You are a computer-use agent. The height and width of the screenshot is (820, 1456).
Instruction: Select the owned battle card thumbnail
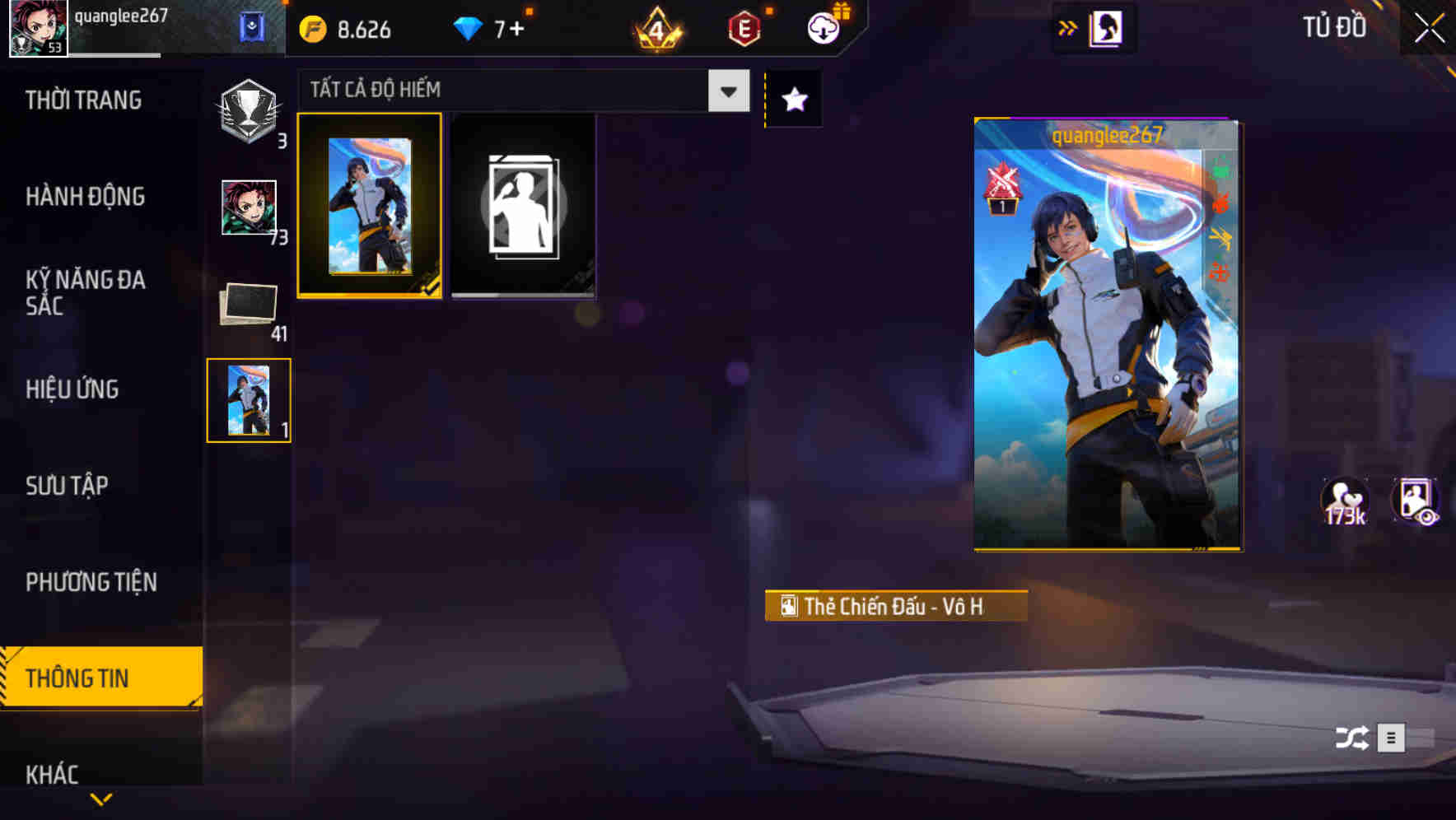pos(370,206)
